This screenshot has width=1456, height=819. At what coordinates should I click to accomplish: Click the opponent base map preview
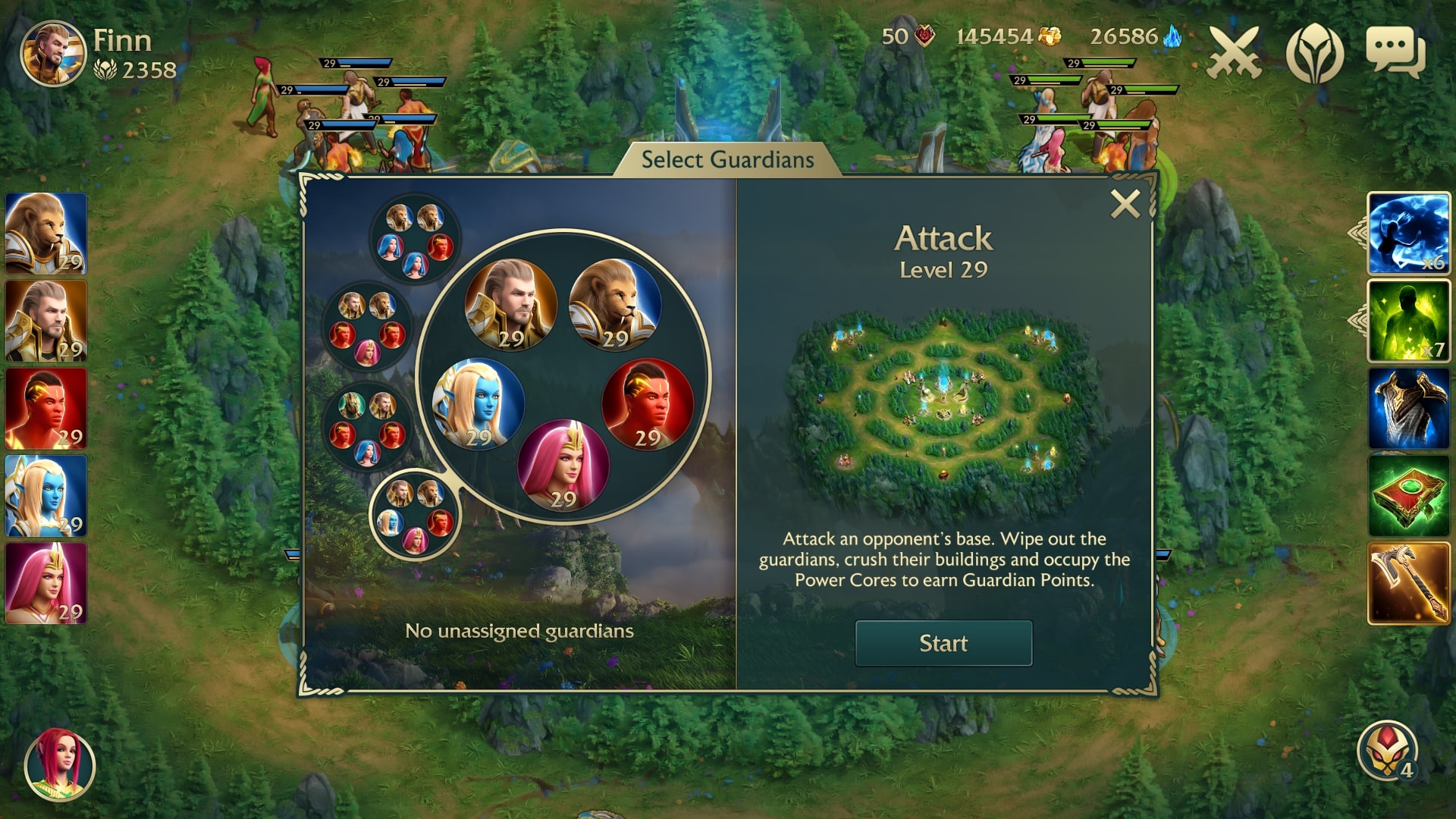[x=943, y=398]
